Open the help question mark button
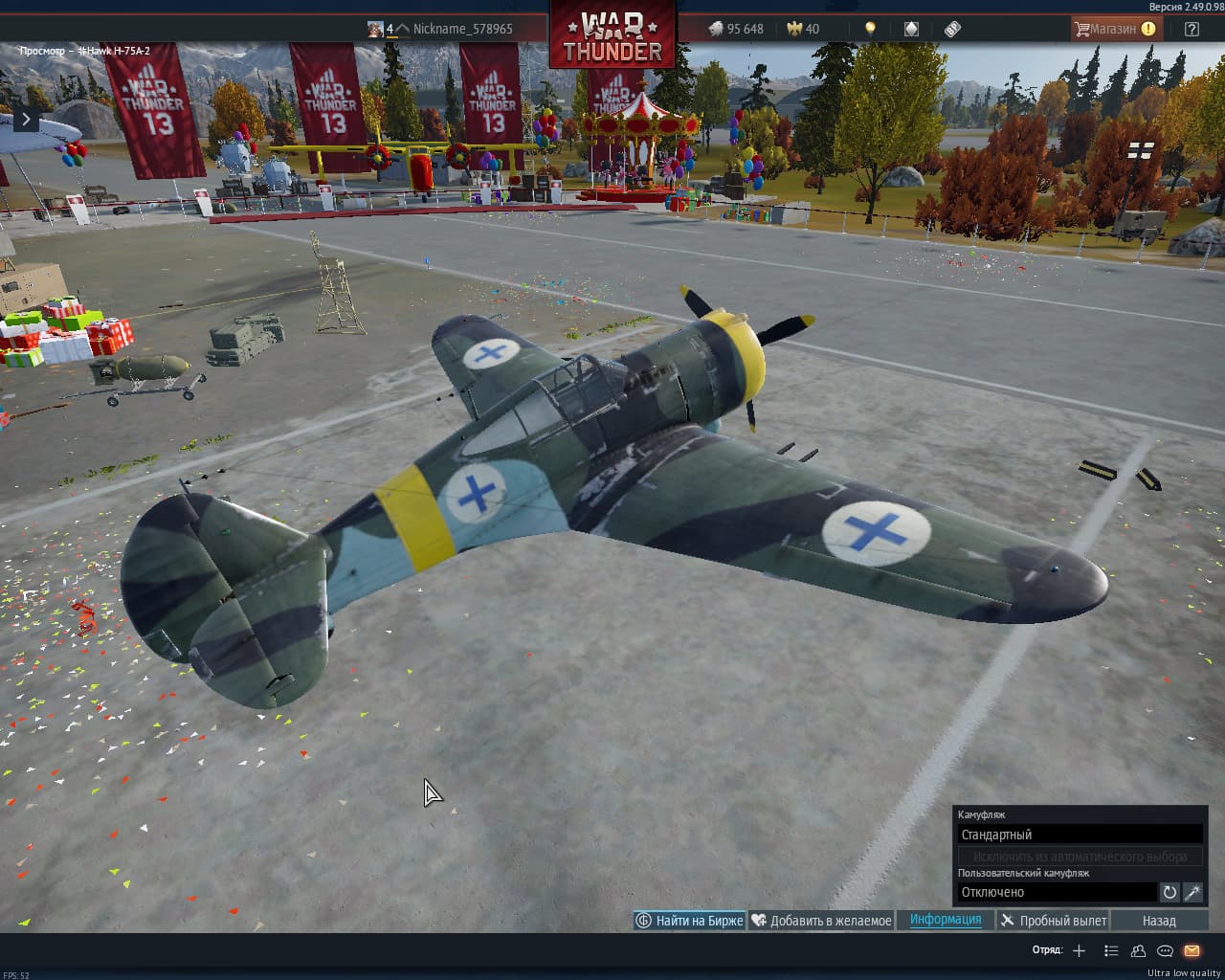Screen dimensions: 1225x980 1192,29
